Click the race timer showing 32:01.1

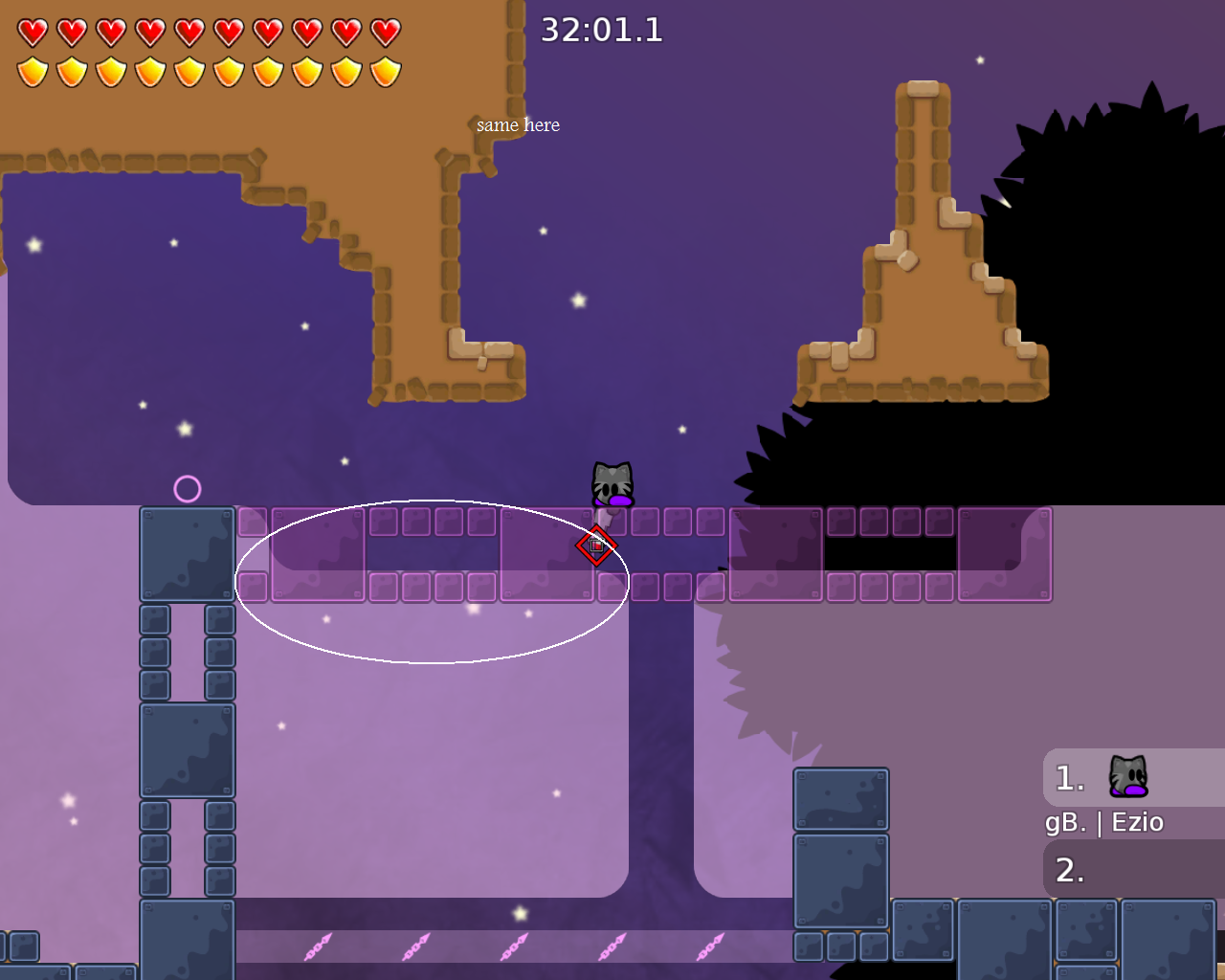click(602, 30)
